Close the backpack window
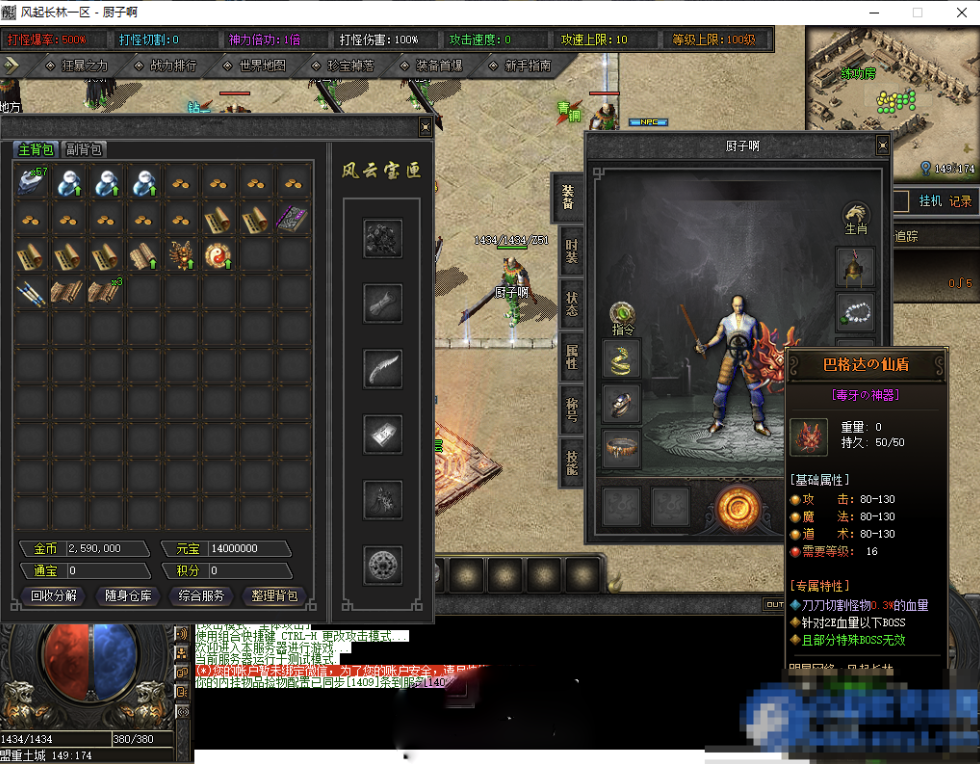The image size is (980, 764). [425, 127]
